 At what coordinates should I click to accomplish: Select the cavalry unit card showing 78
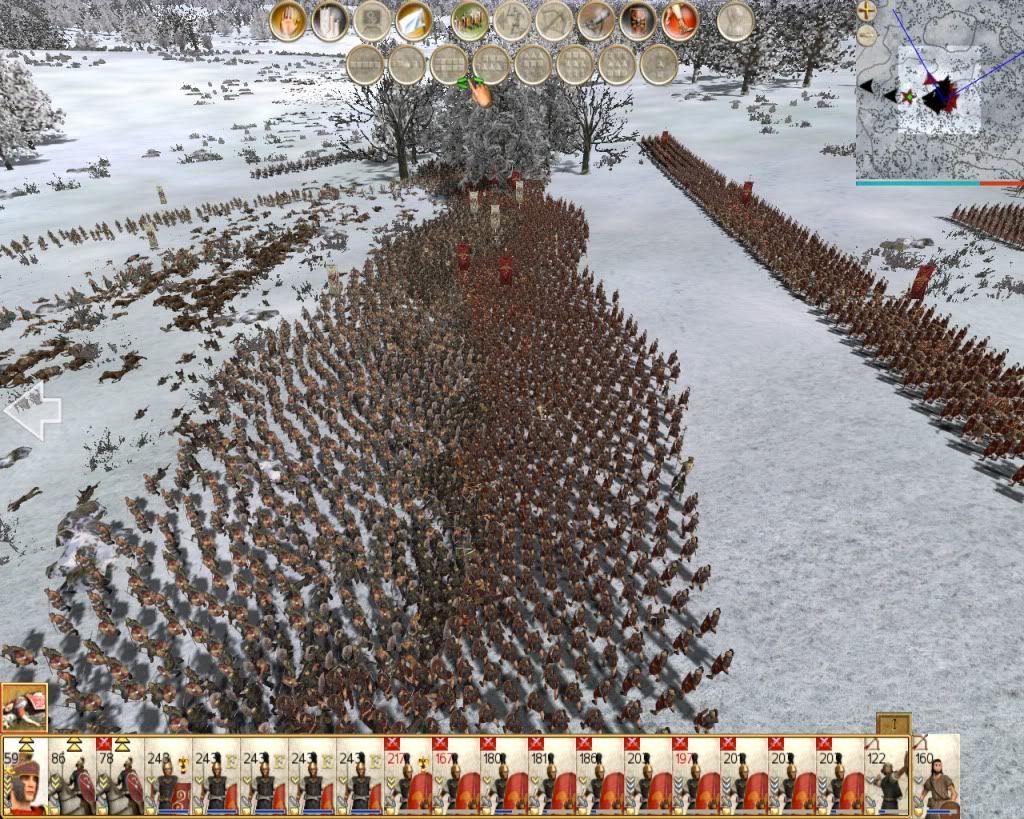point(120,775)
